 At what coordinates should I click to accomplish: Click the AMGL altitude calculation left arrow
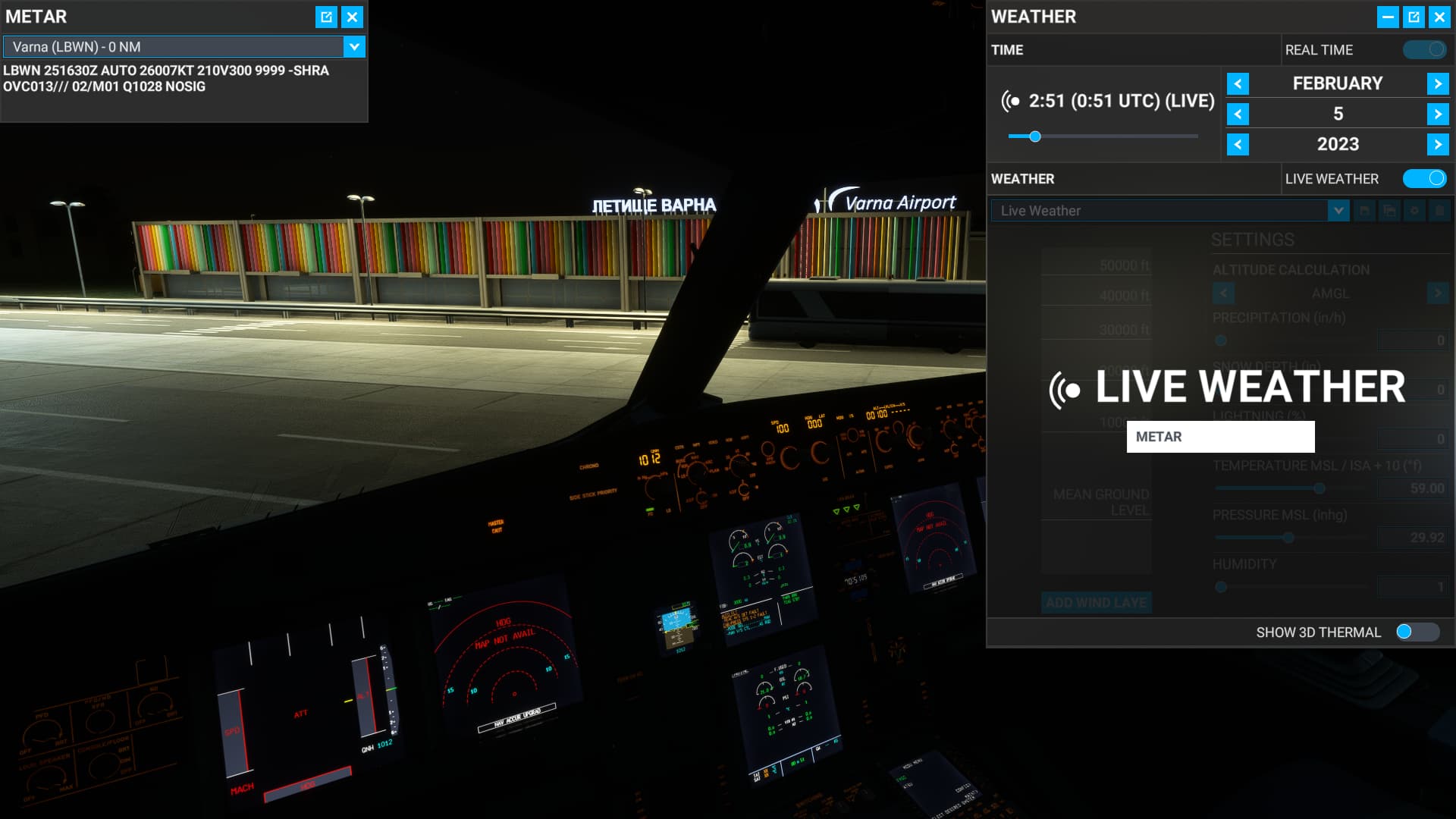pyautogui.click(x=1225, y=293)
